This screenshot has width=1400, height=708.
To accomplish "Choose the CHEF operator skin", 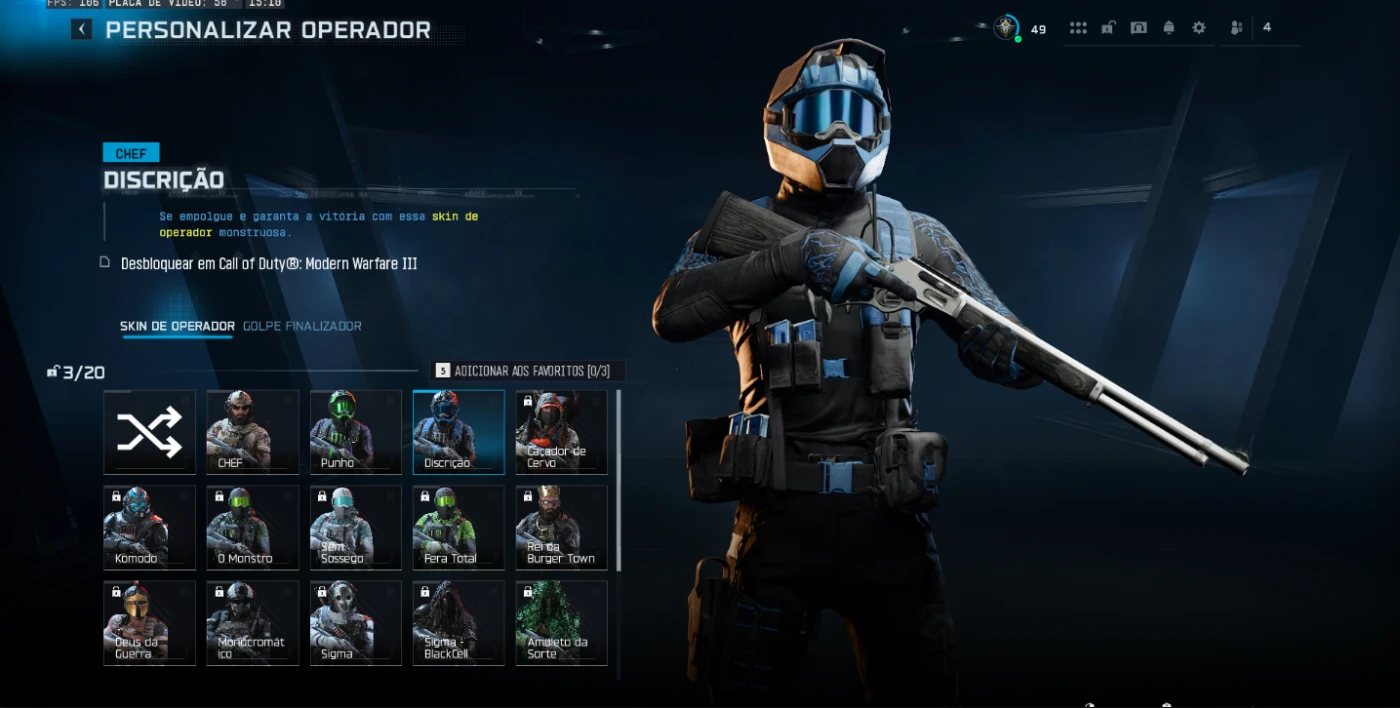I will 253,432.
